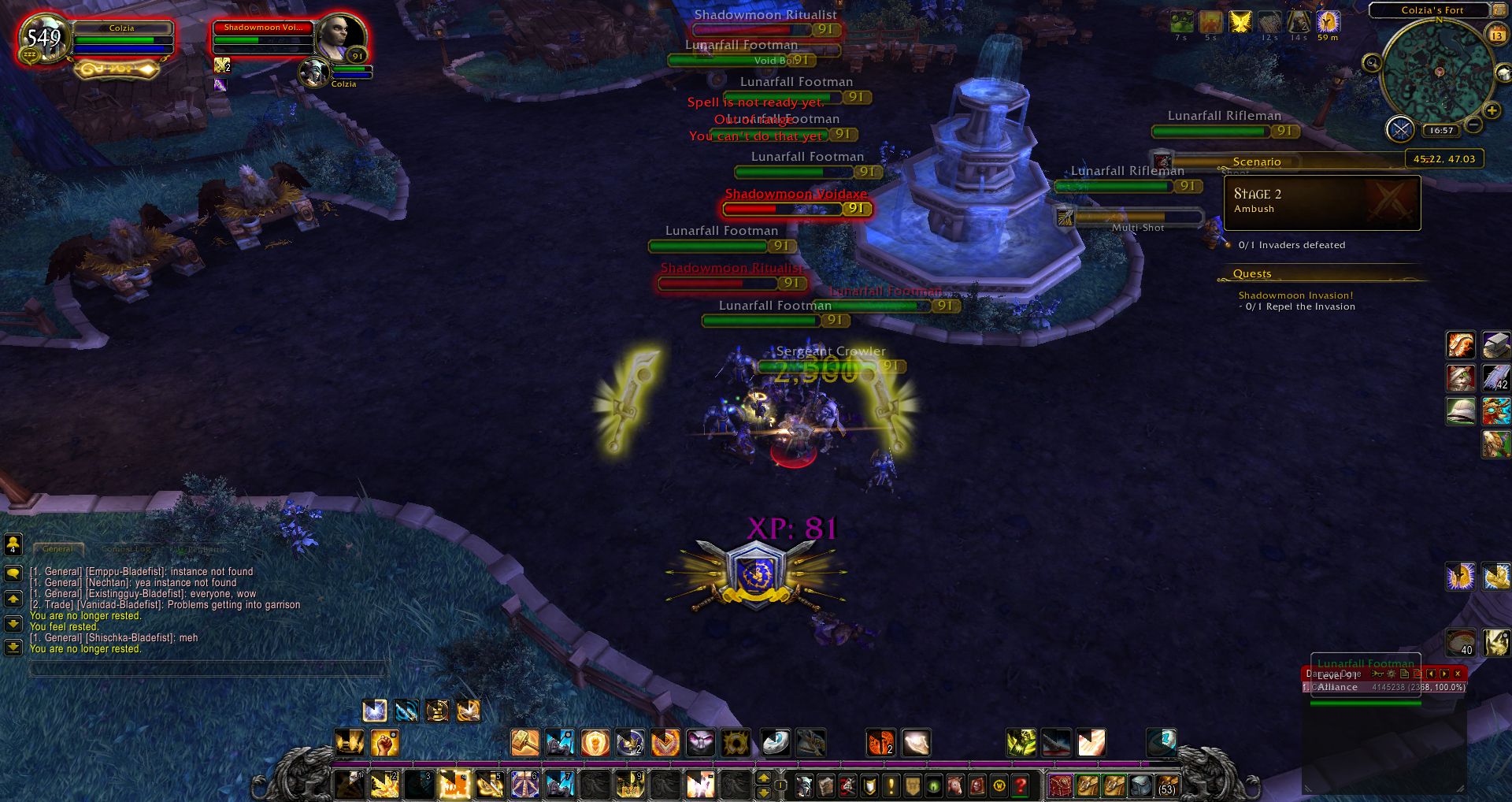The image size is (1512, 802).
Task: Open the chat bubble menu icon
Action: (x=13, y=574)
